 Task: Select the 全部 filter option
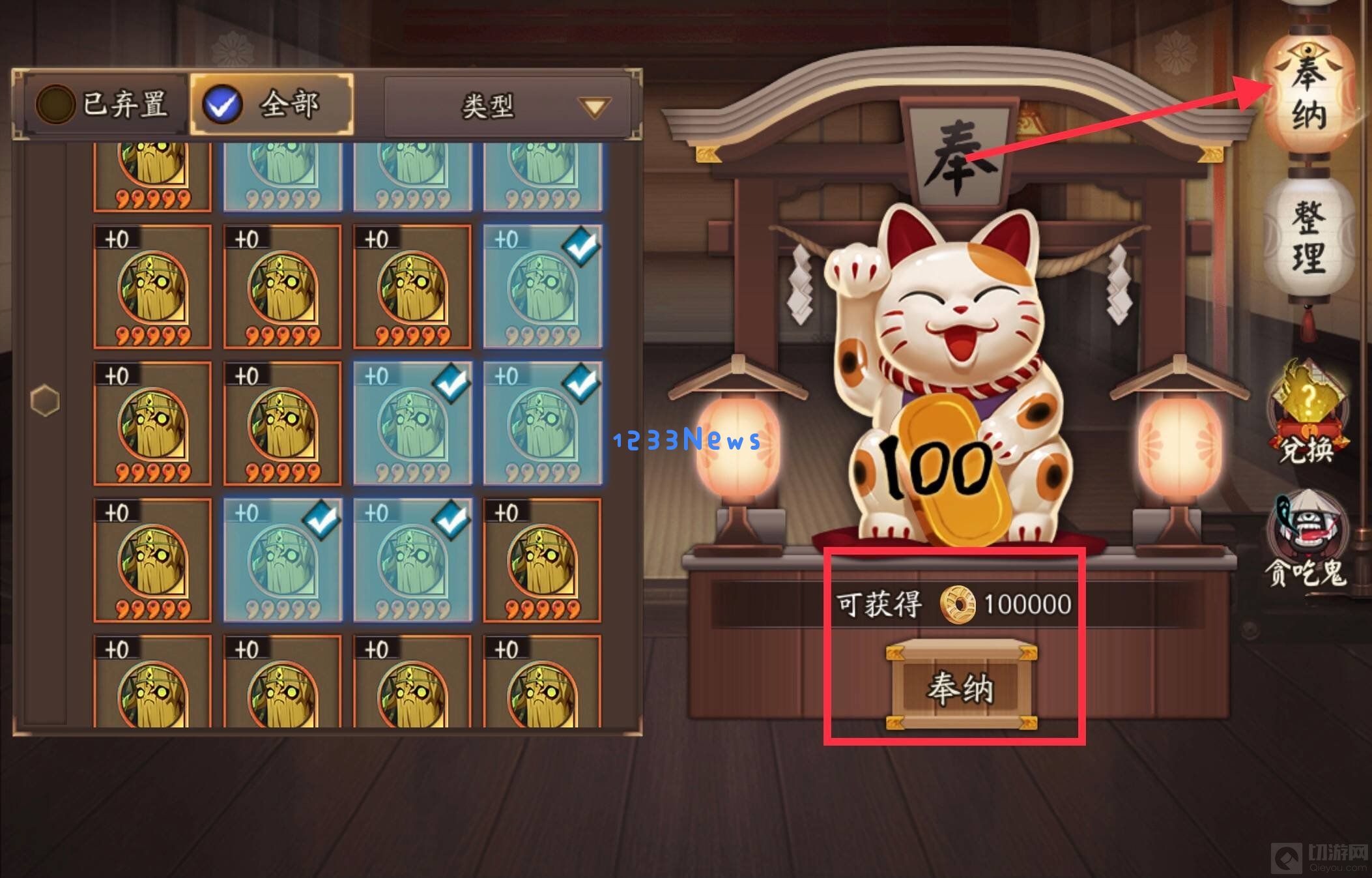272,104
